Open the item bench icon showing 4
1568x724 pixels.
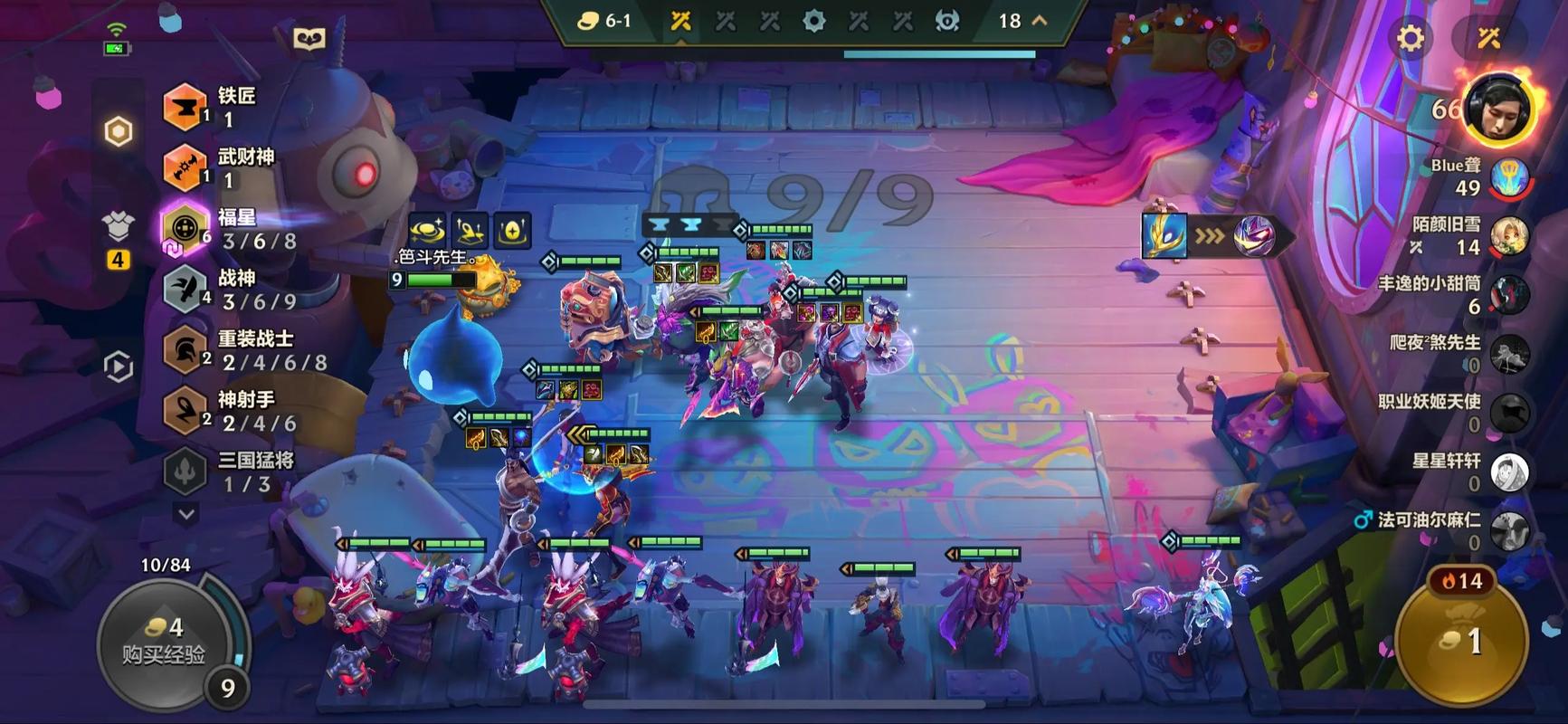(x=119, y=233)
